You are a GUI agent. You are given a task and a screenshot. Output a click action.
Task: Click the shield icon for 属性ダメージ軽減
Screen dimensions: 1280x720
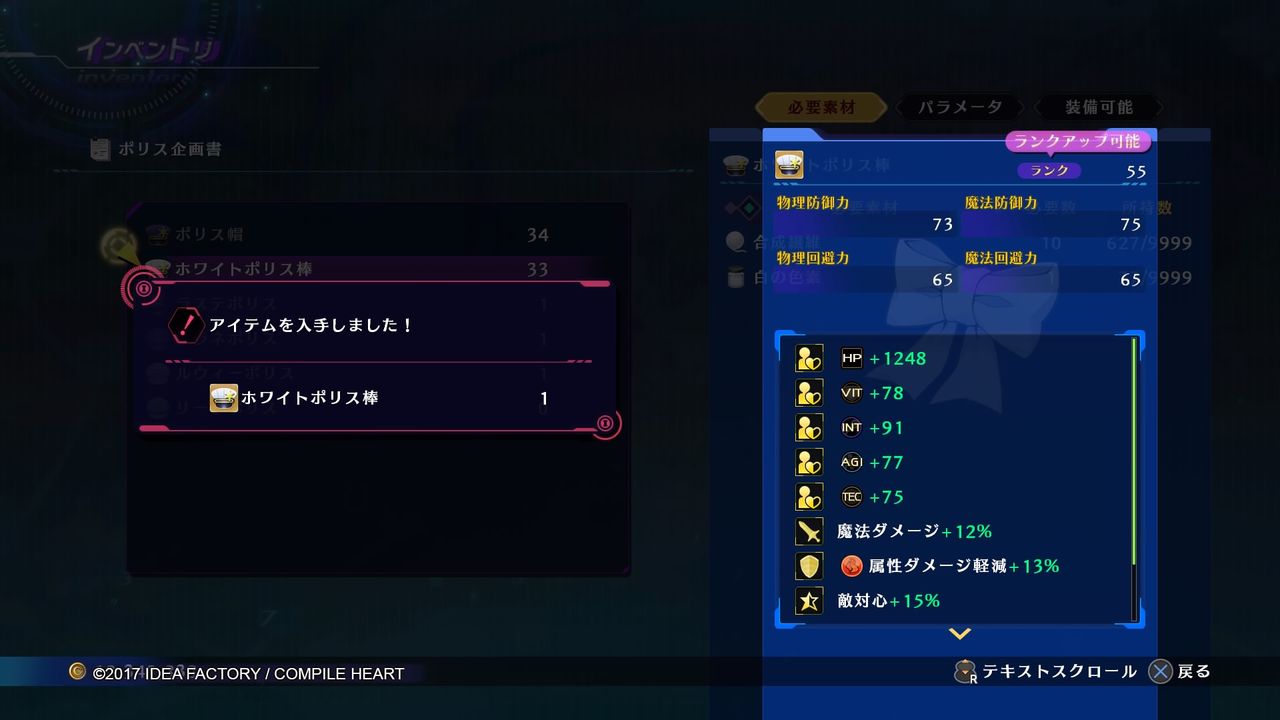[x=808, y=566]
